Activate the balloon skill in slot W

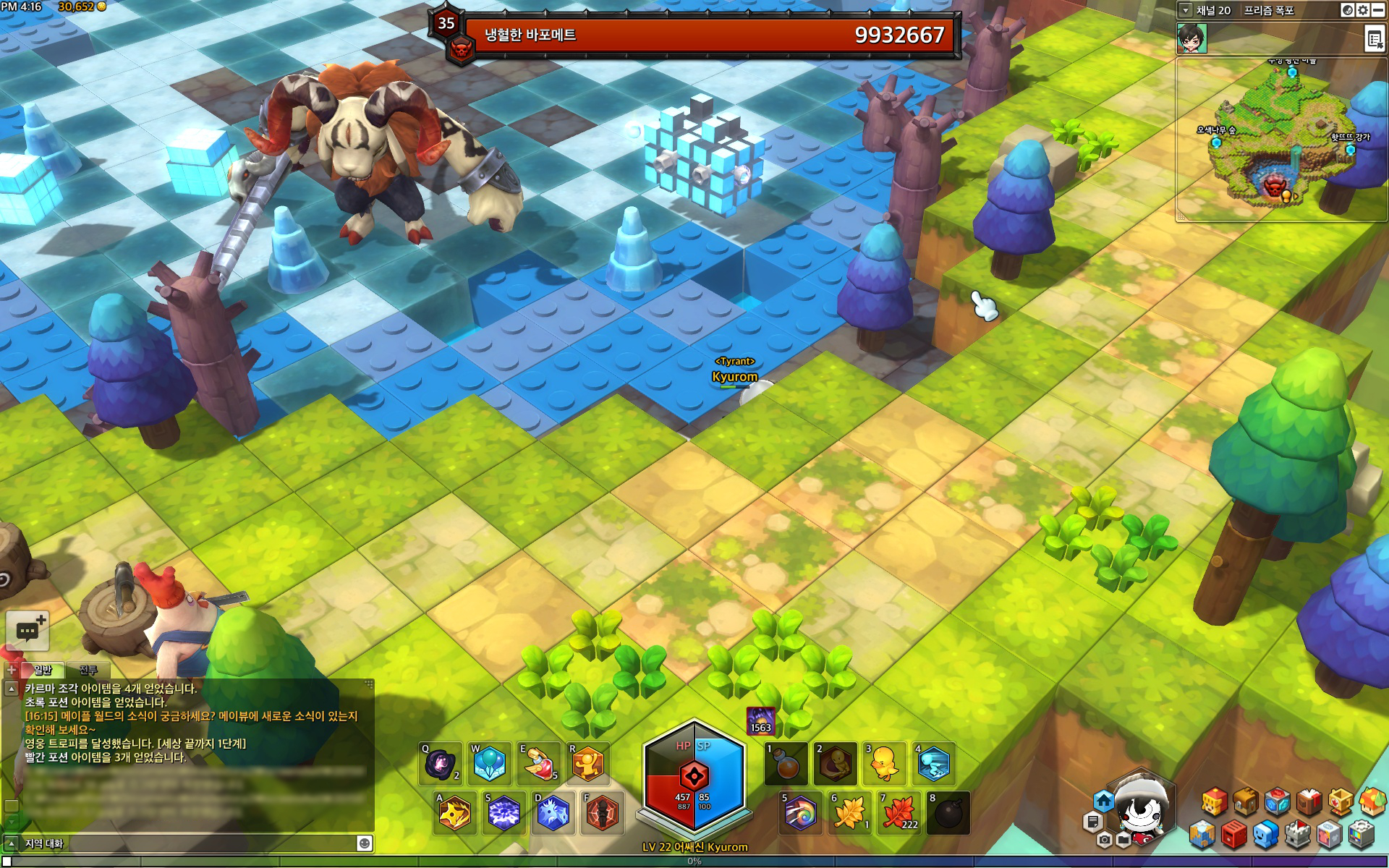490,764
